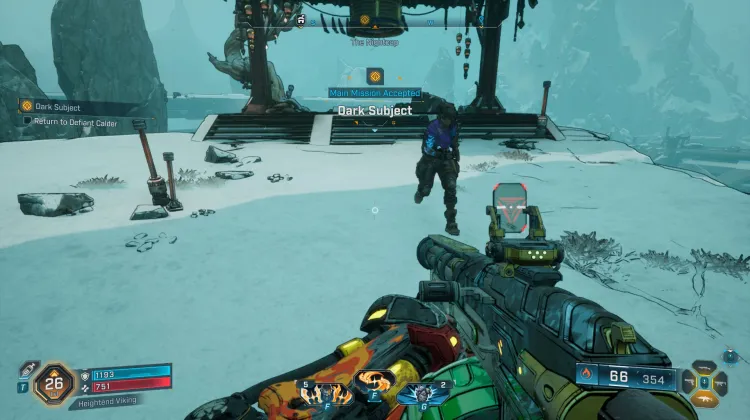
Task: Click the level 26 character badge
Action: pyautogui.click(x=54, y=381)
